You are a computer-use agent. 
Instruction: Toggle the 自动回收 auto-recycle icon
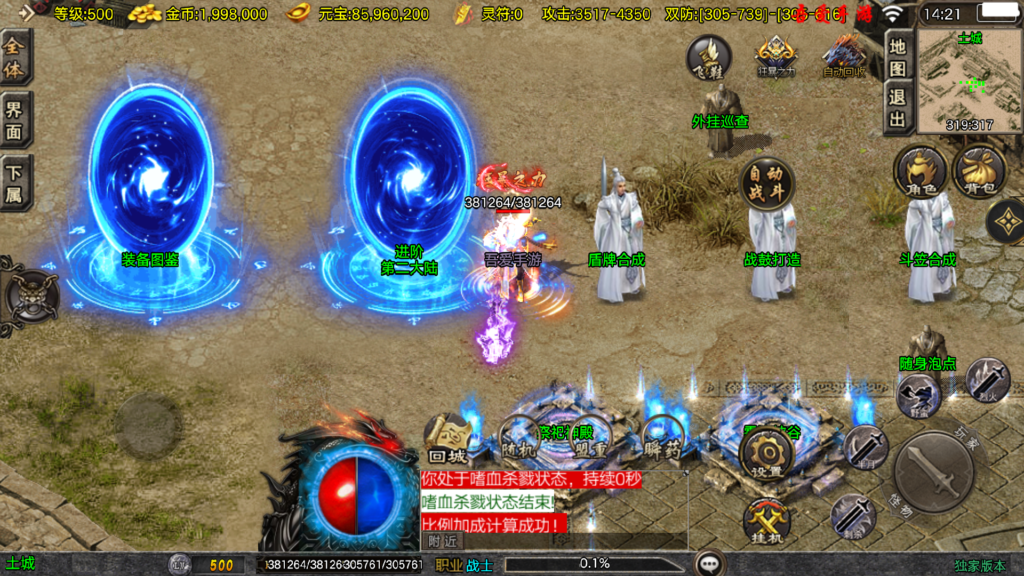(x=842, y=57)
